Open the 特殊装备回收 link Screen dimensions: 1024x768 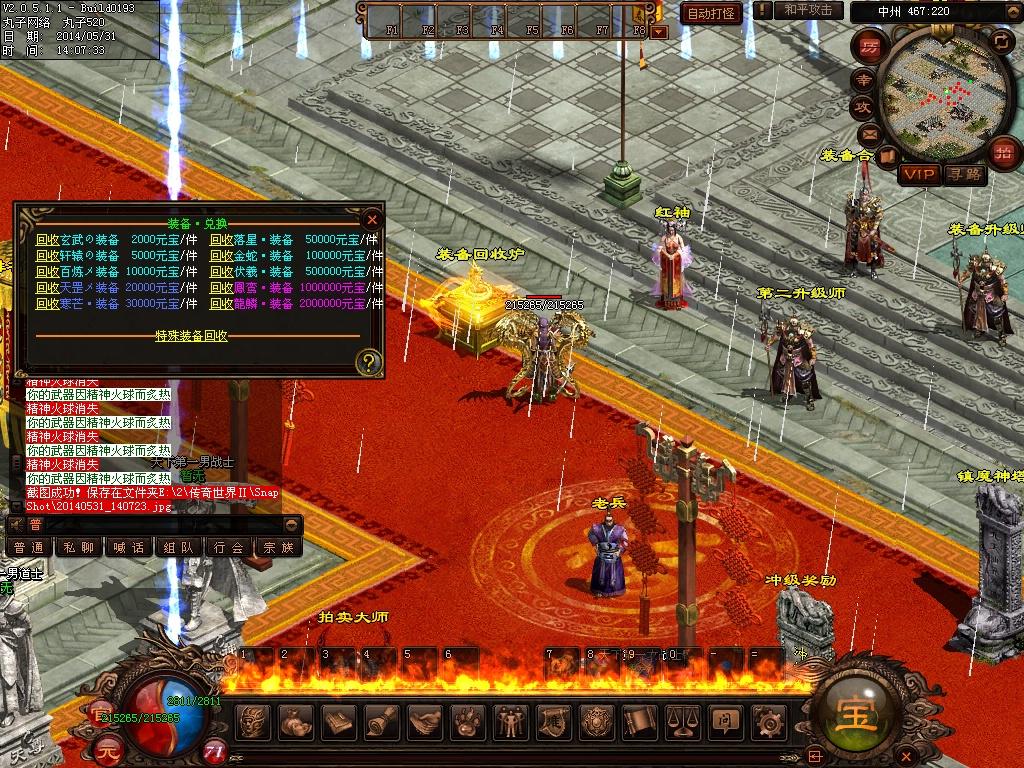coord(191,336)
